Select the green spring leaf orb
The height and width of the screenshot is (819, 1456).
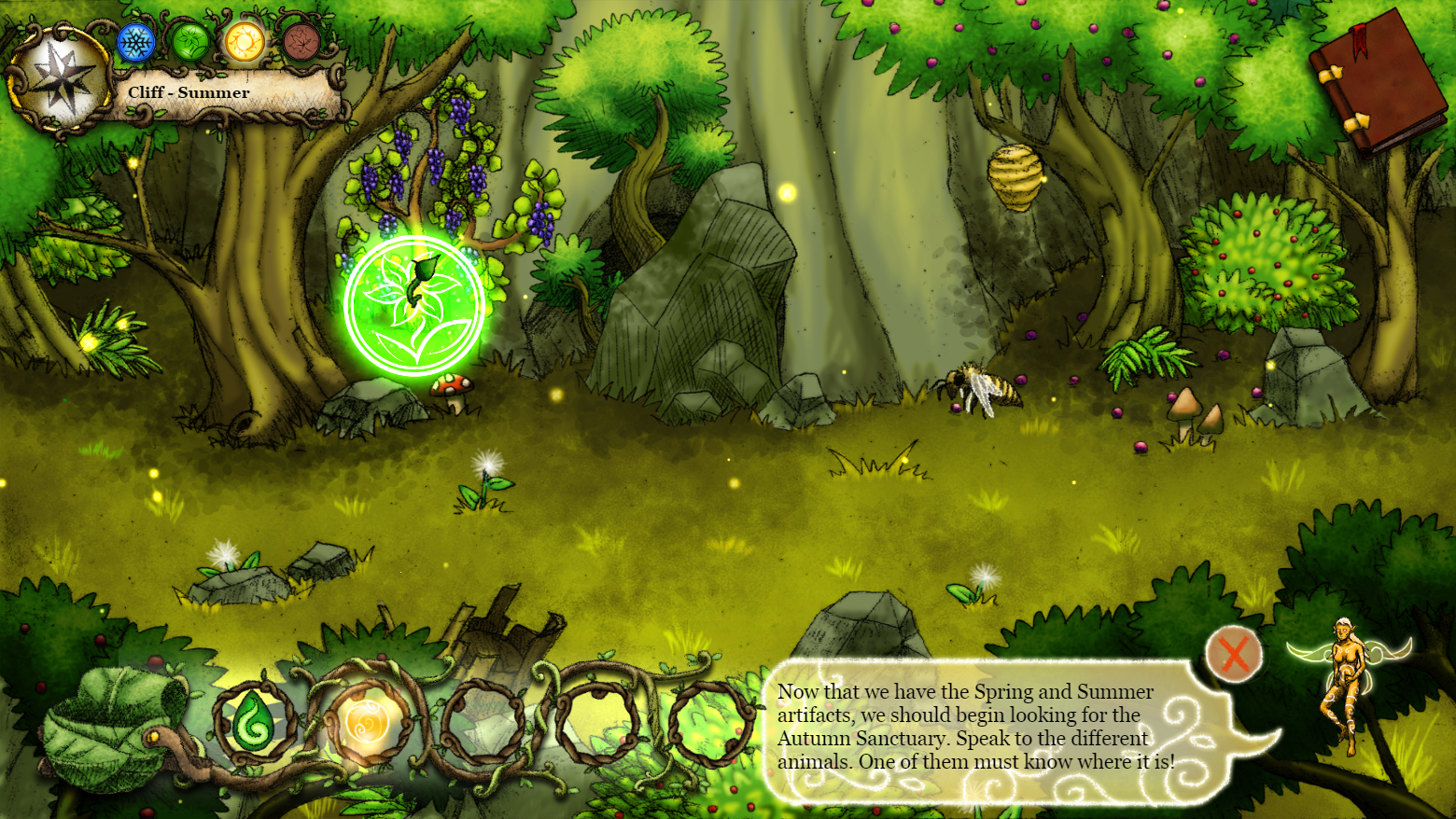[190, 43]
